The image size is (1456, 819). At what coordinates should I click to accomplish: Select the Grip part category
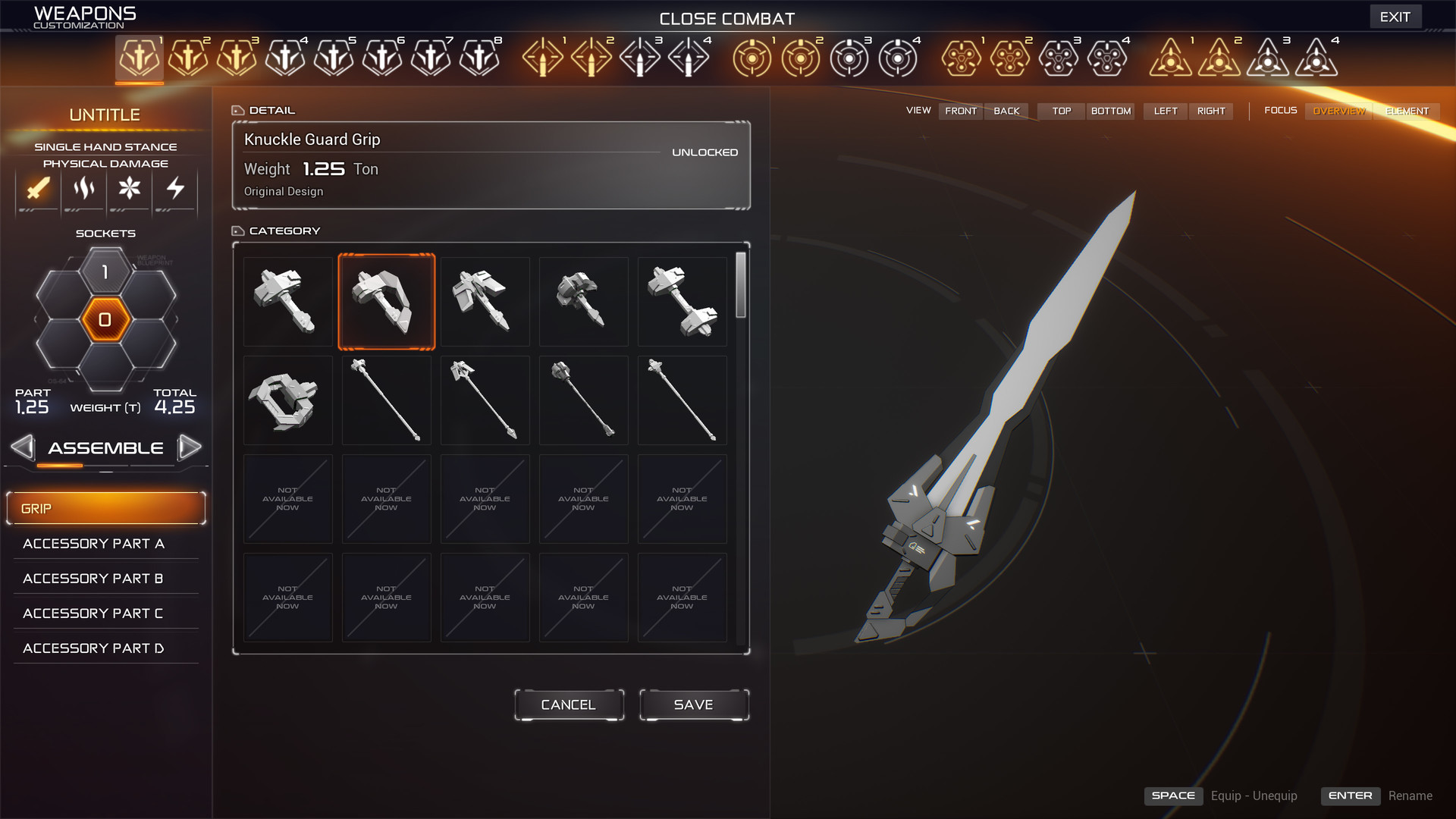(x=105, y=508)
